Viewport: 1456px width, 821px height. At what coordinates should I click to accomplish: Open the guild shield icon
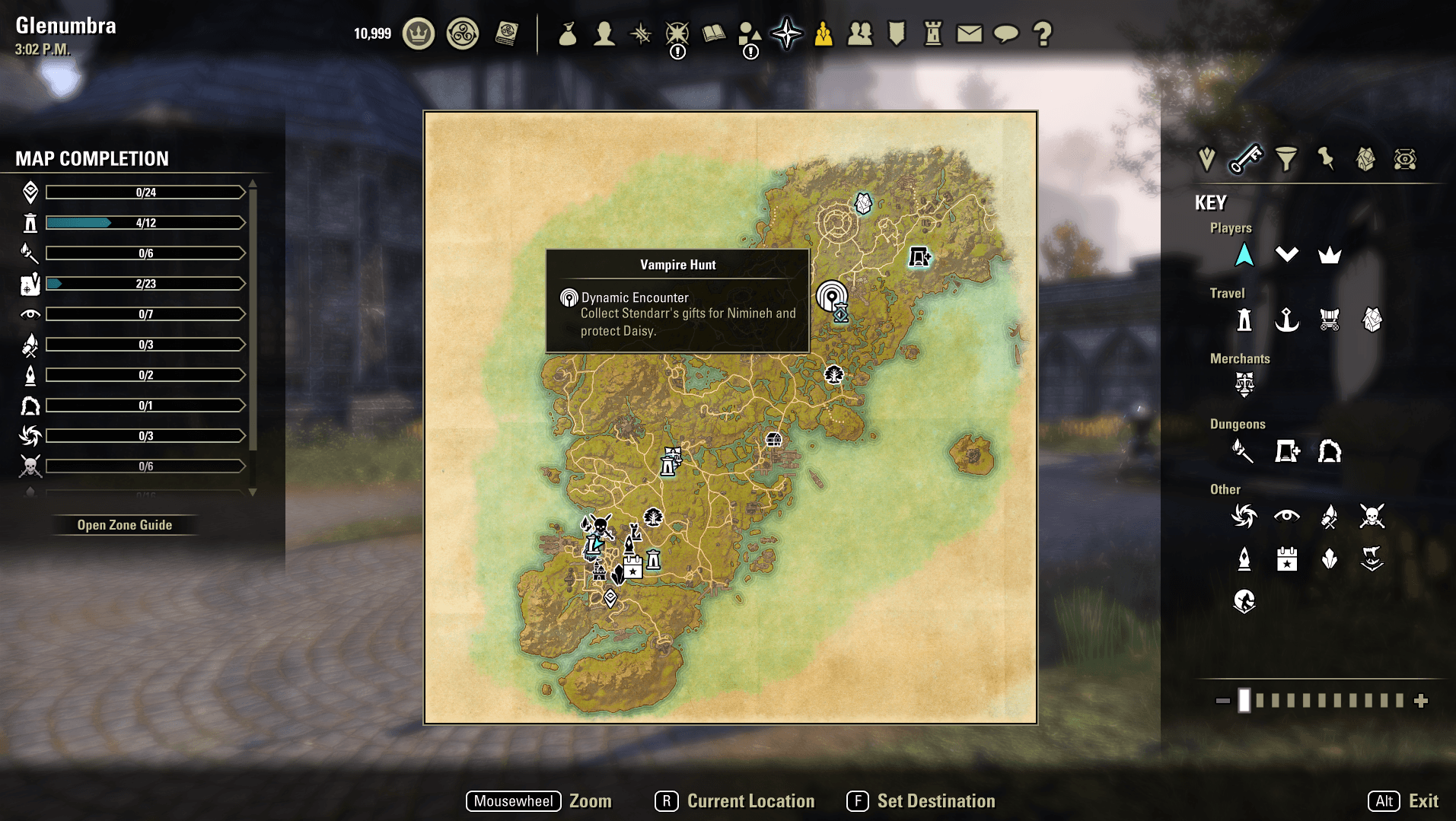(x=897, y=33)
